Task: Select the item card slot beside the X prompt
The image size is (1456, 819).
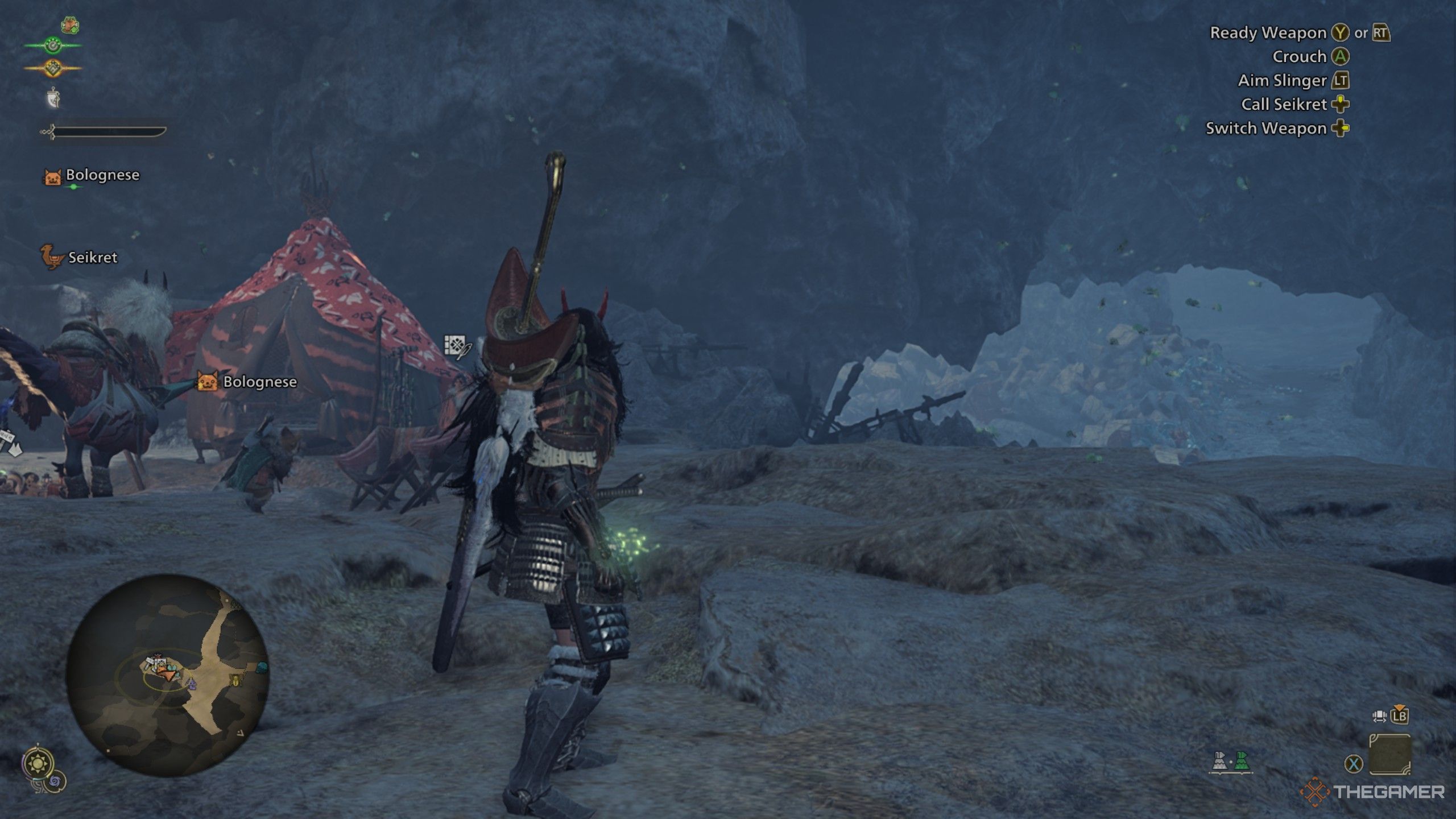Action: pyautogui.click(x=1390, y=755)
